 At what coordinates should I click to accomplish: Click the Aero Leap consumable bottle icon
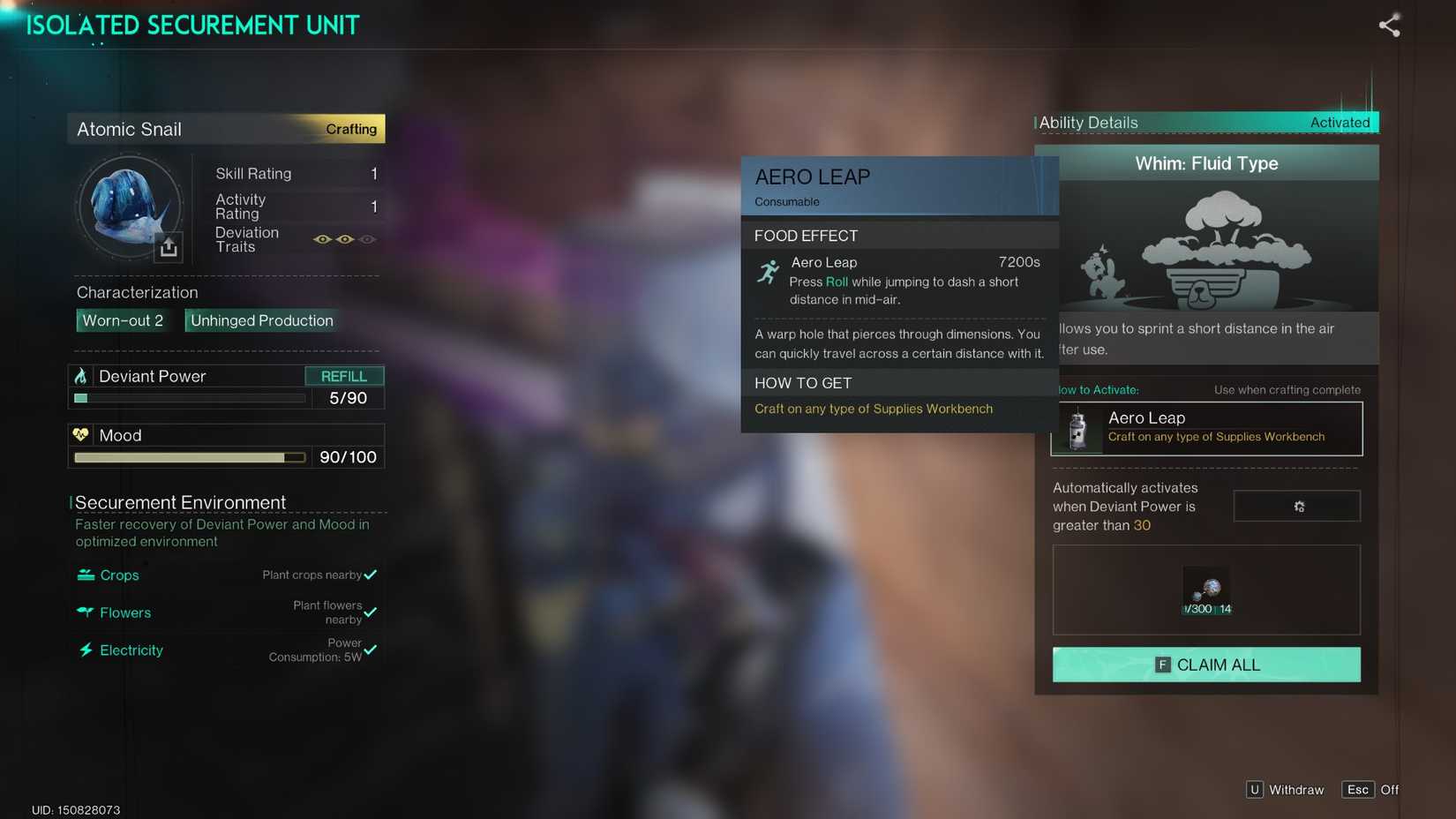pyautogui.click(x=1077, y=429)
